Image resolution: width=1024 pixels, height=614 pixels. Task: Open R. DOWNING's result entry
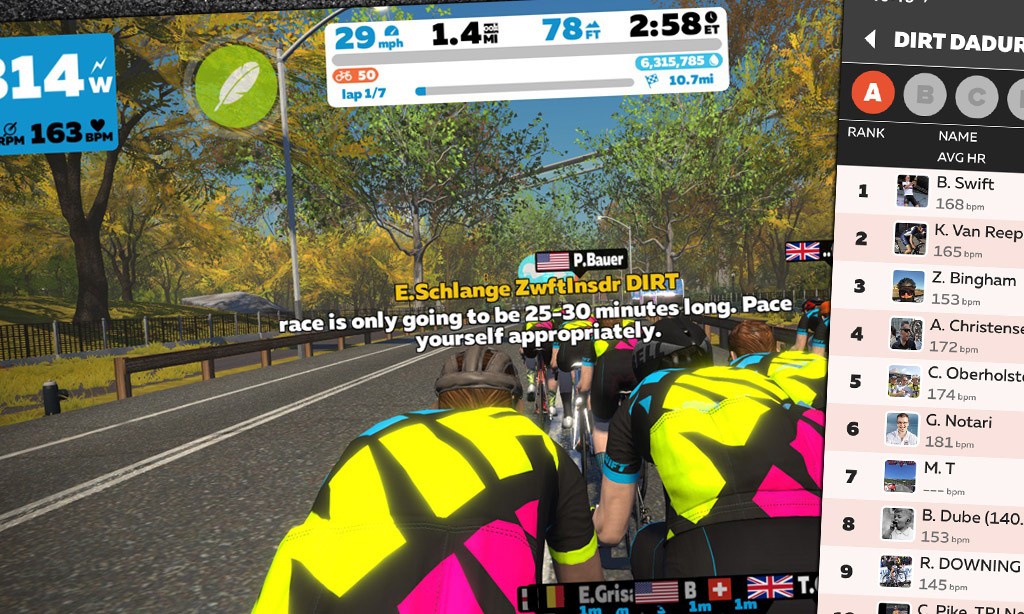(x=930, y=572)
